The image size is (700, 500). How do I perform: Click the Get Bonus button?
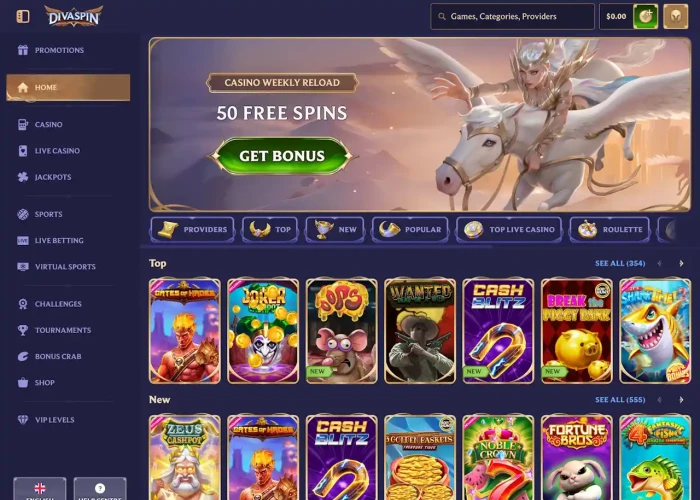(282, 156)
